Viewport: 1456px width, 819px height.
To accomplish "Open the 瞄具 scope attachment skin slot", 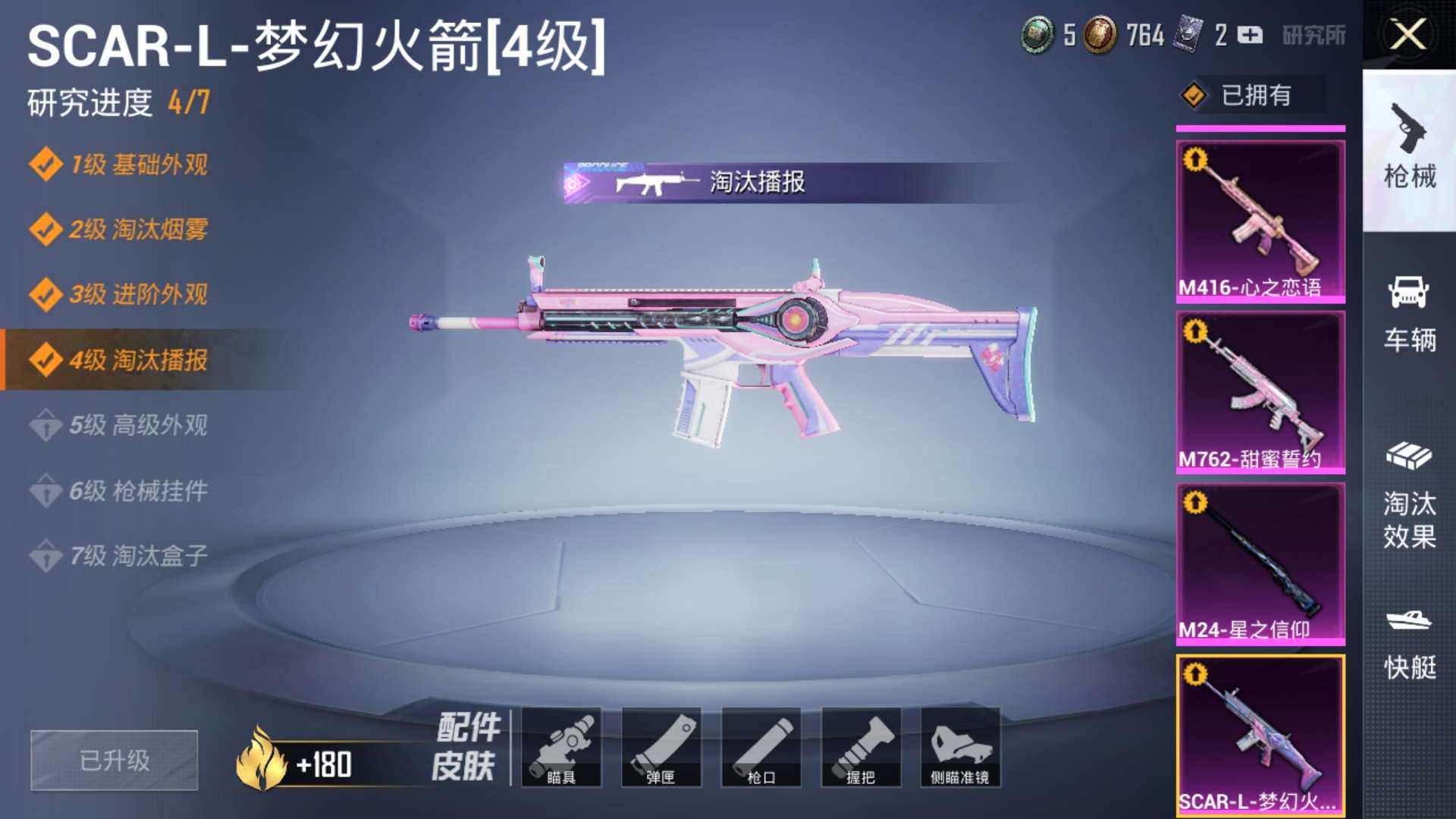I will [x=561, y=747].
